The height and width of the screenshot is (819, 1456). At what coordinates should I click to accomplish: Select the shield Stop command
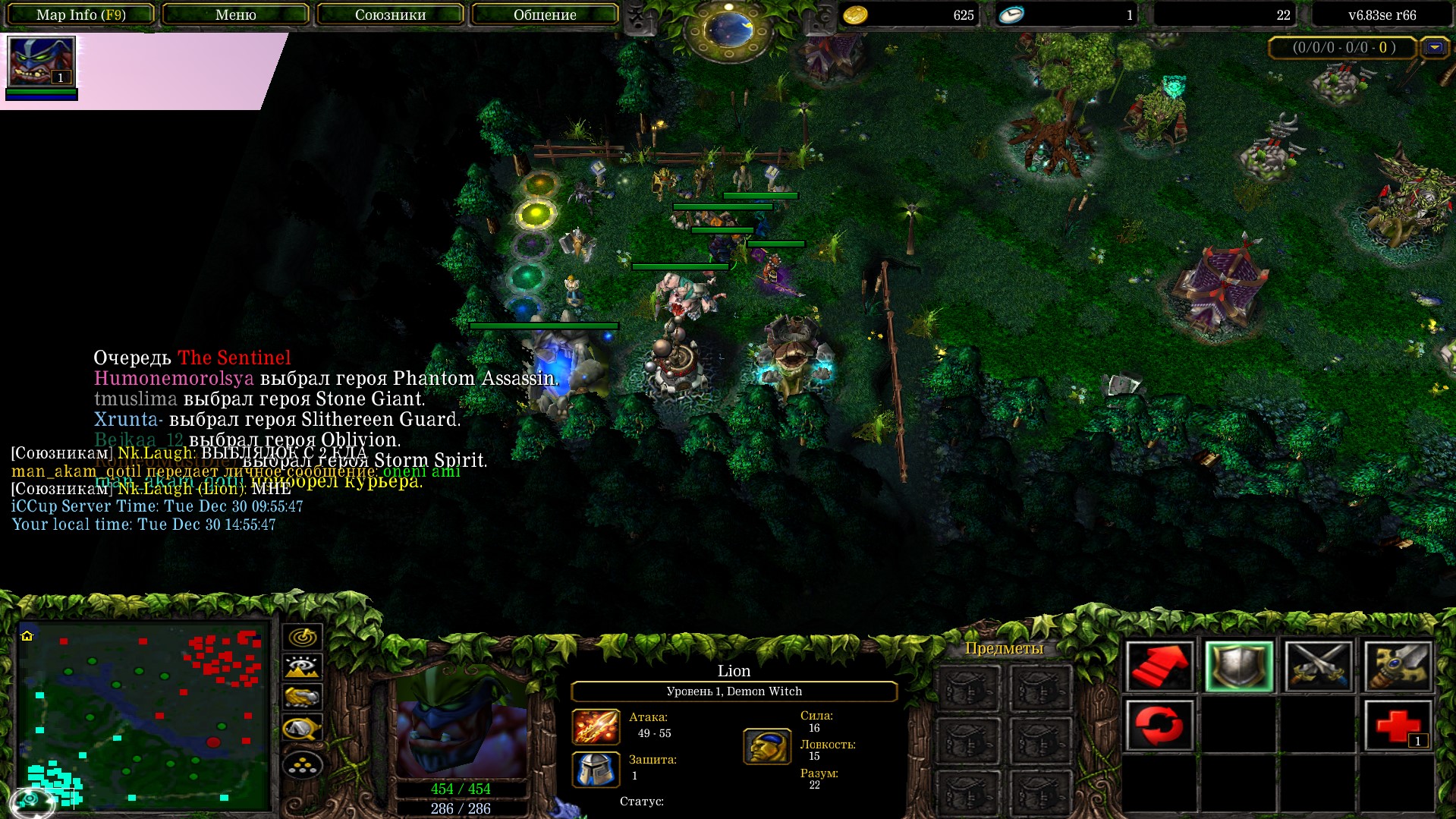(x=1239, y=666)
